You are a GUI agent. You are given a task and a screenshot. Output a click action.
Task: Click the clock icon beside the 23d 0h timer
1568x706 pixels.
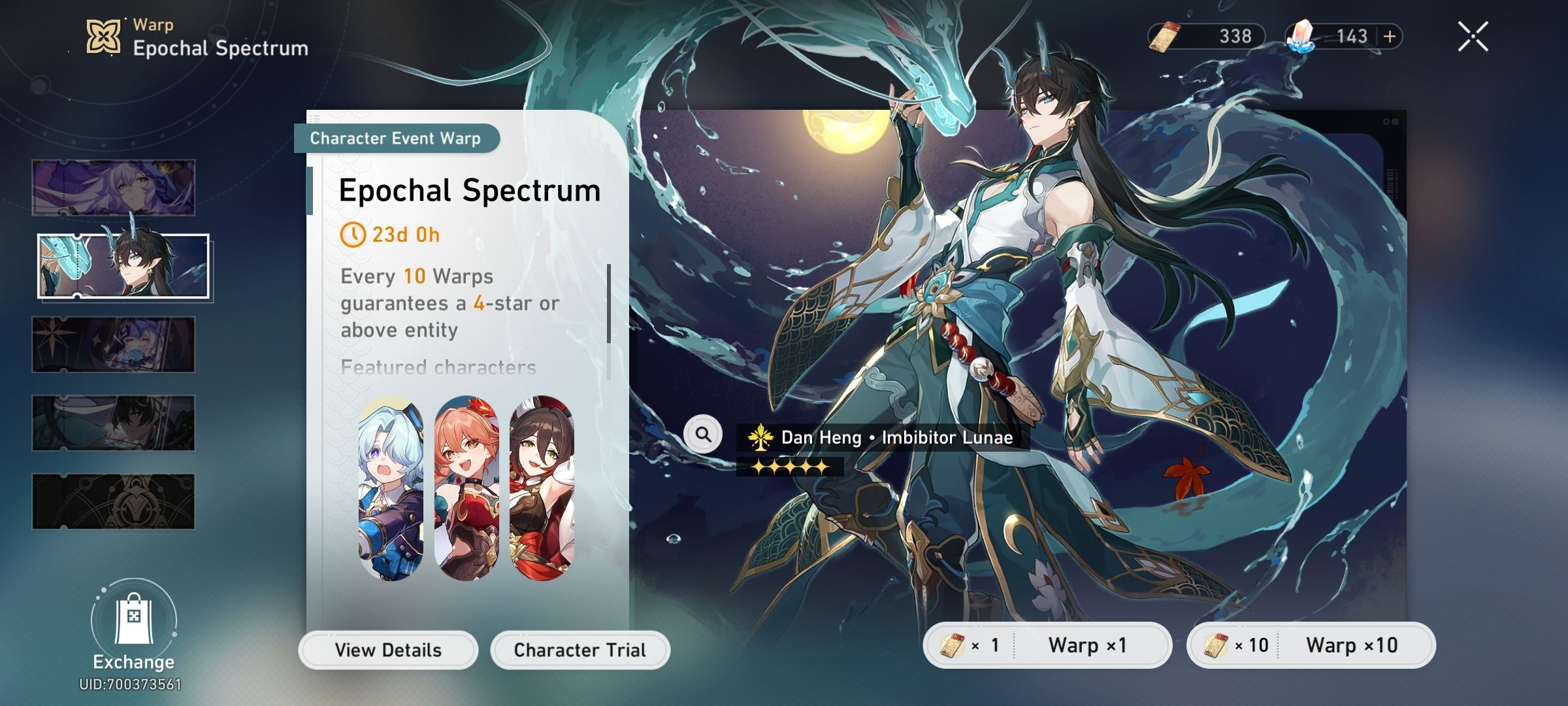(353, 235)
